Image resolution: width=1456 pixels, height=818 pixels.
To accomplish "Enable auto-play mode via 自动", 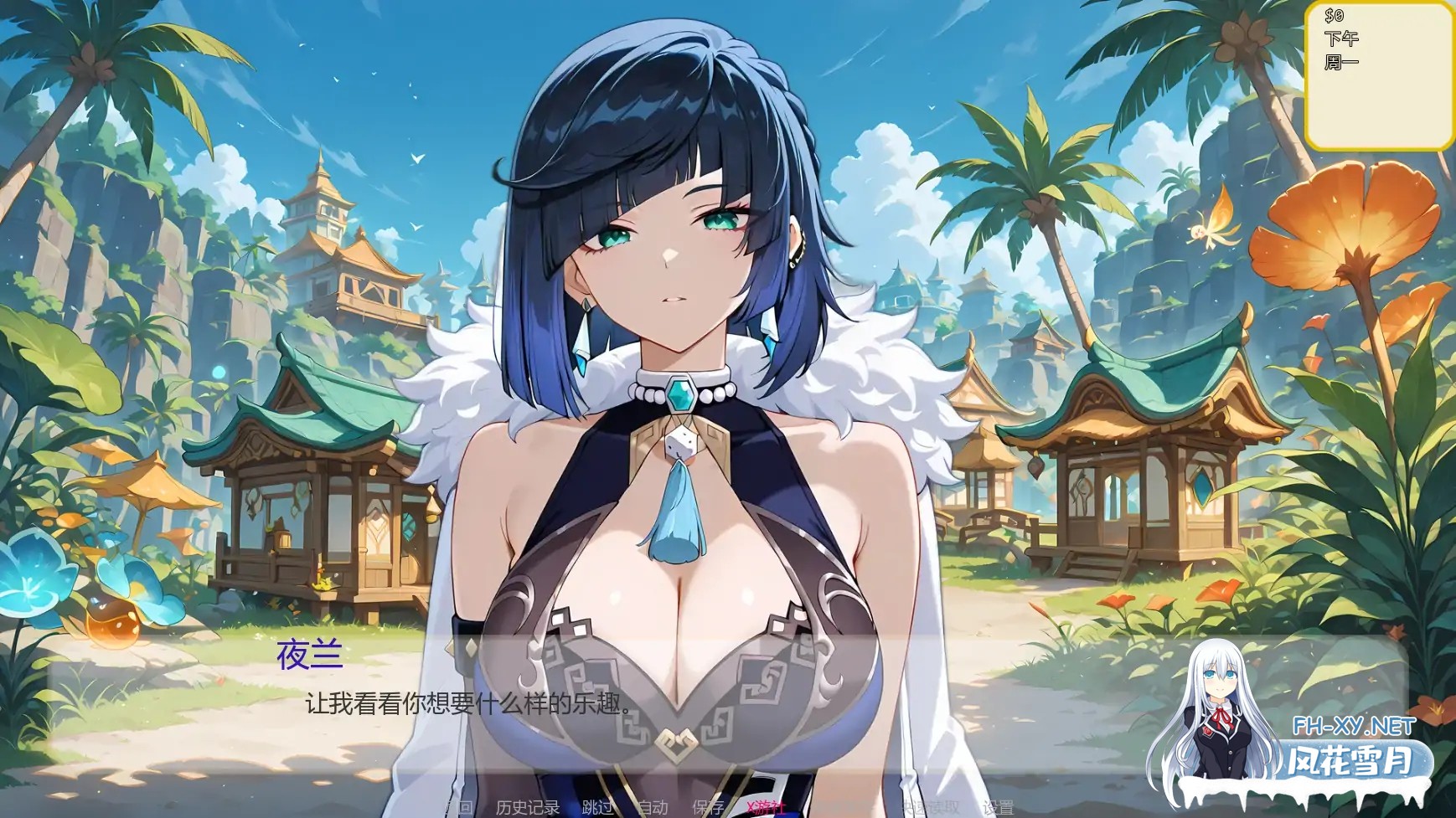I will pyautogui.click(x=654, y=808).
